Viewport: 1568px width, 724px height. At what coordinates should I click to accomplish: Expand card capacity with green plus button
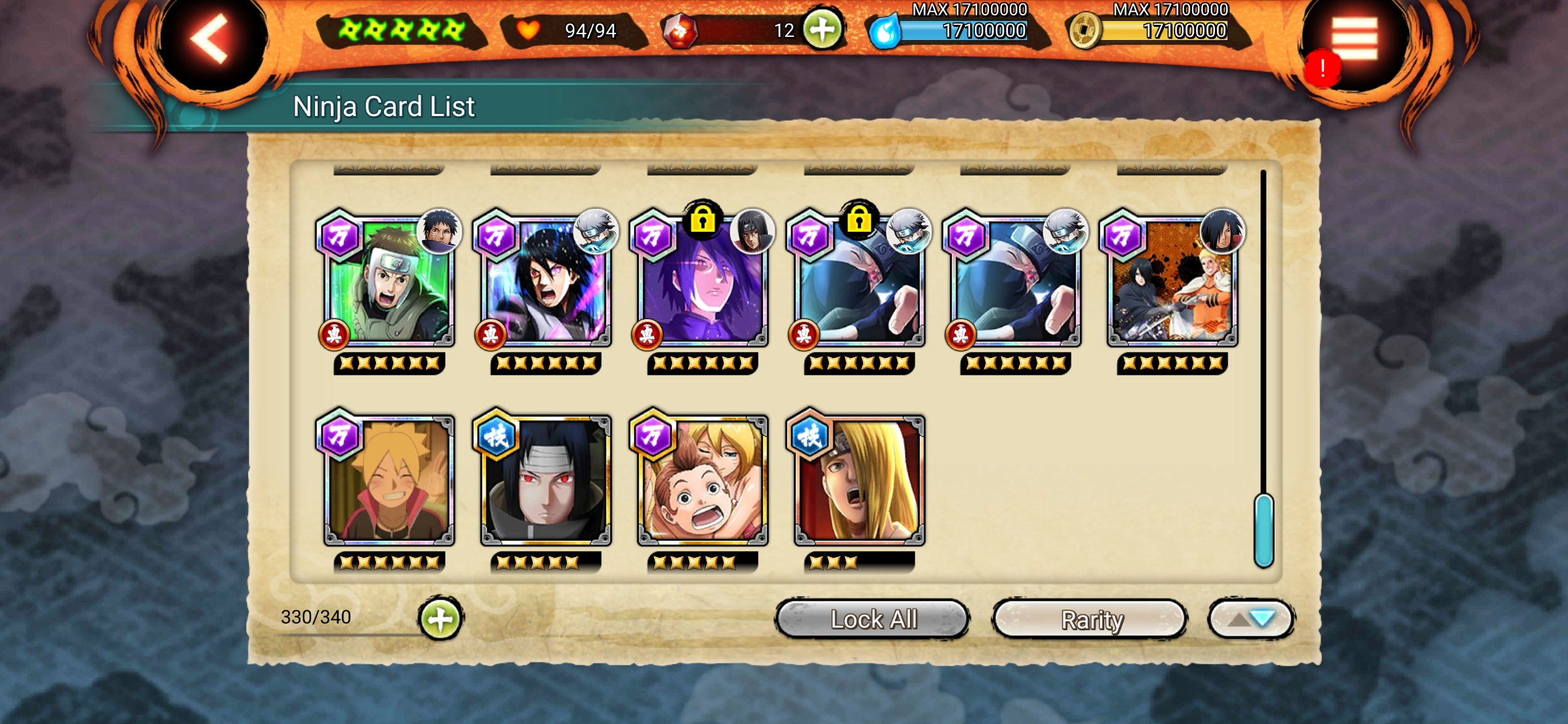pyautogui.click(x=440, y=619)
